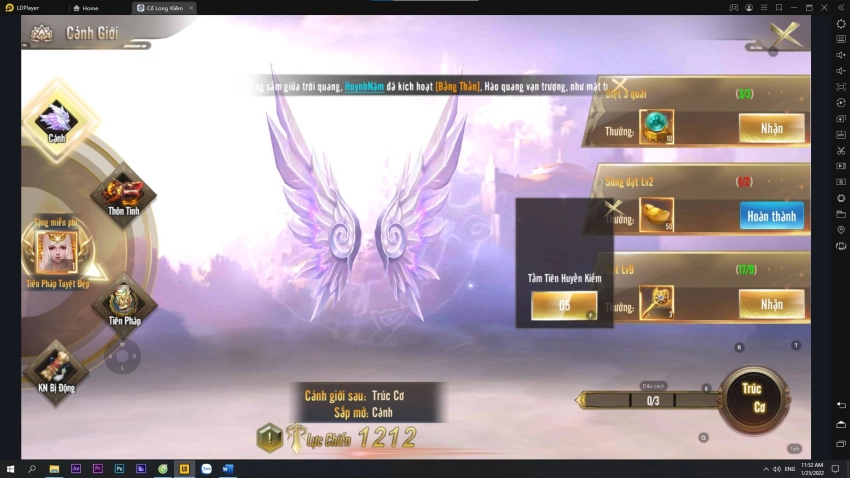Inspect the gold ingot reward icon
The width and height of the screenshot is (850, 478).
(x=656, y=215)
